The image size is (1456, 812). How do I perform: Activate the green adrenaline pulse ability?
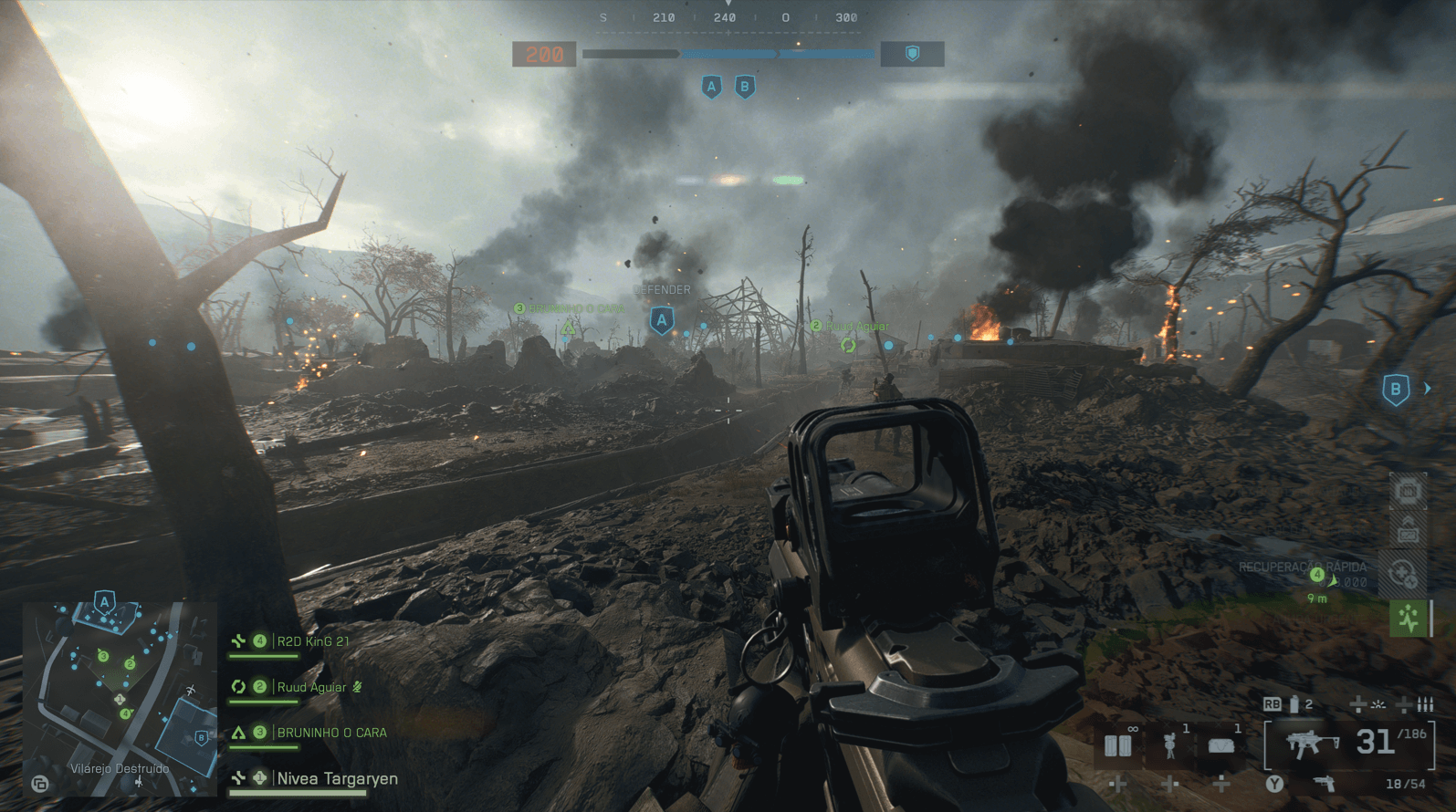point(1409,618)
